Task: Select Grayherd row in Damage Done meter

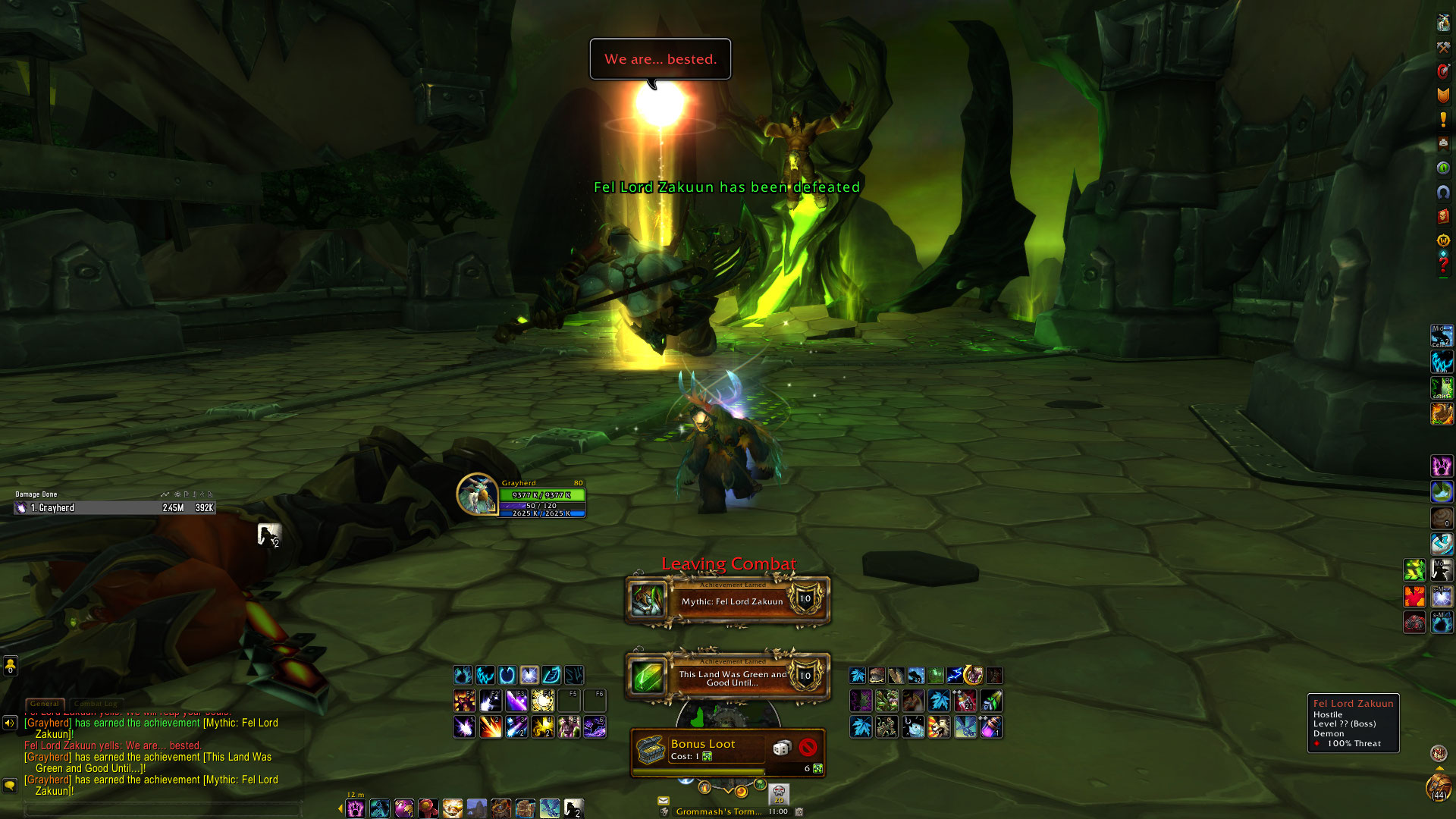Action: (114, 508)
